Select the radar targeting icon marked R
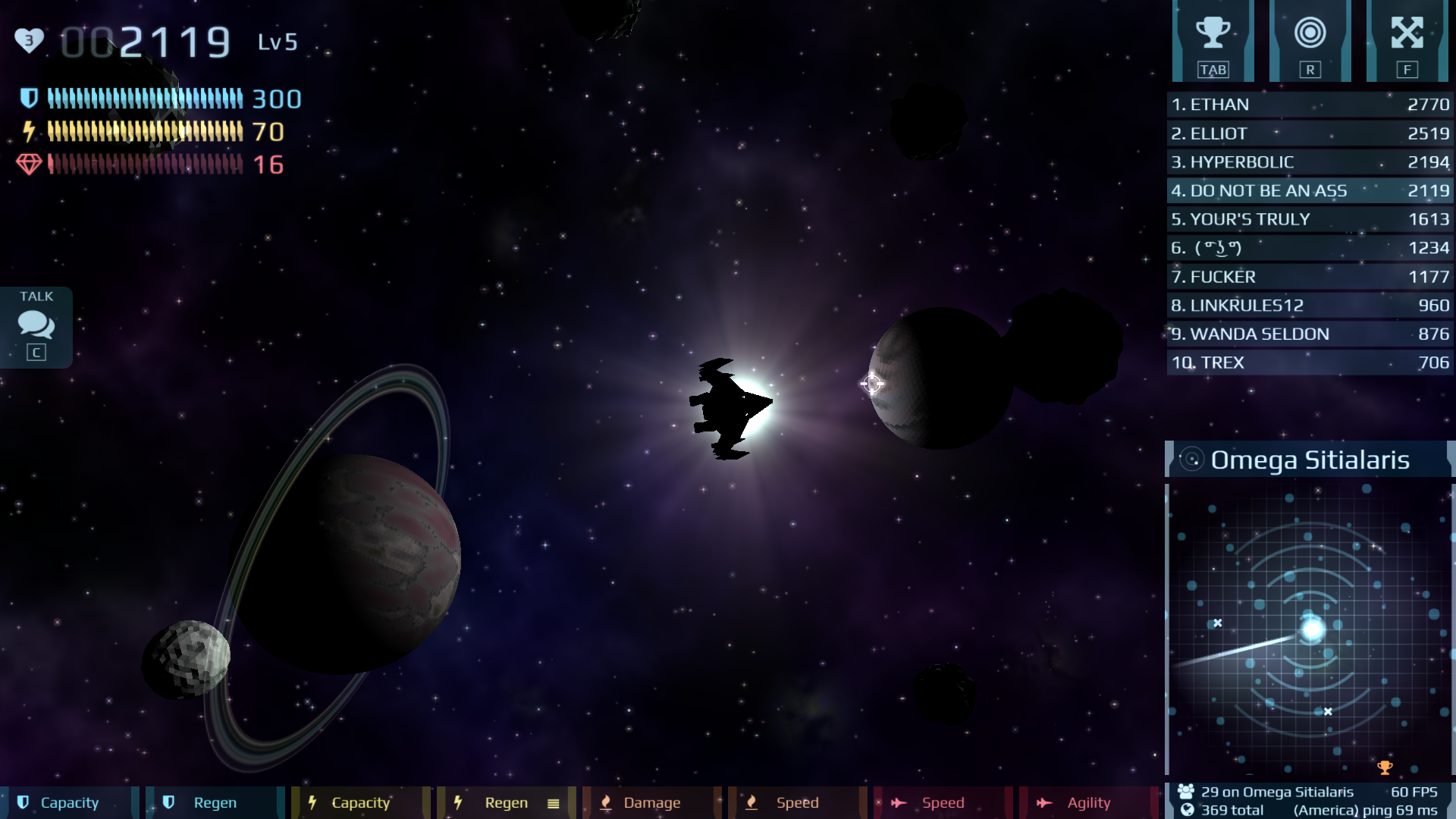This screenshot has width=1456, height=819. (1310, 32)
